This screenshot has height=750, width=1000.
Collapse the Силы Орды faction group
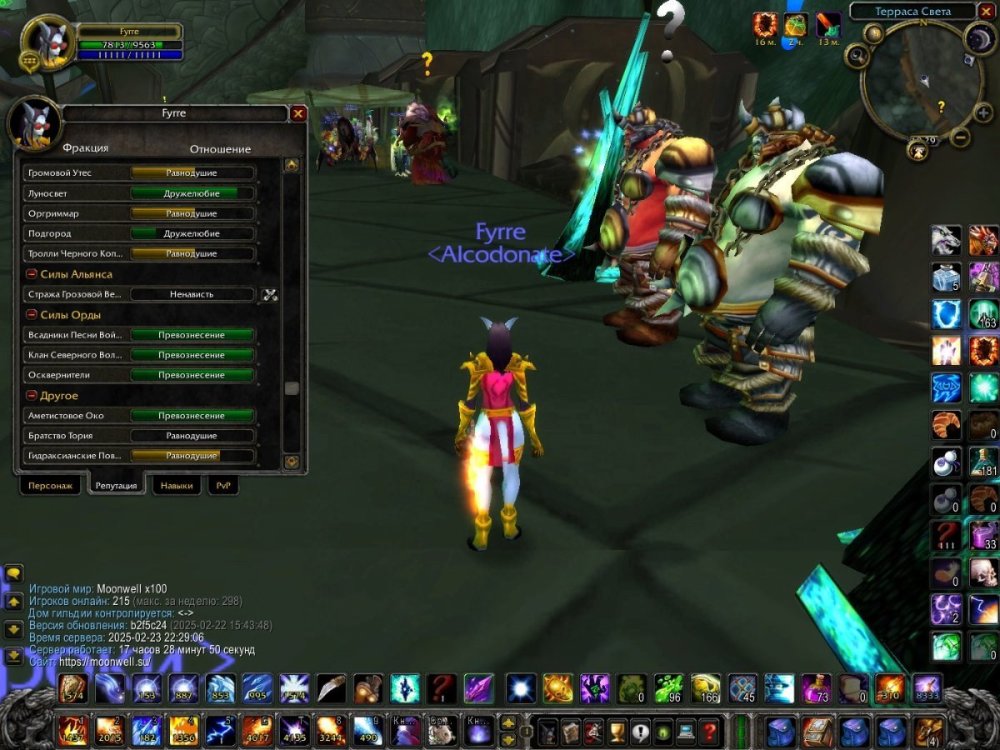tap(31, 315)
